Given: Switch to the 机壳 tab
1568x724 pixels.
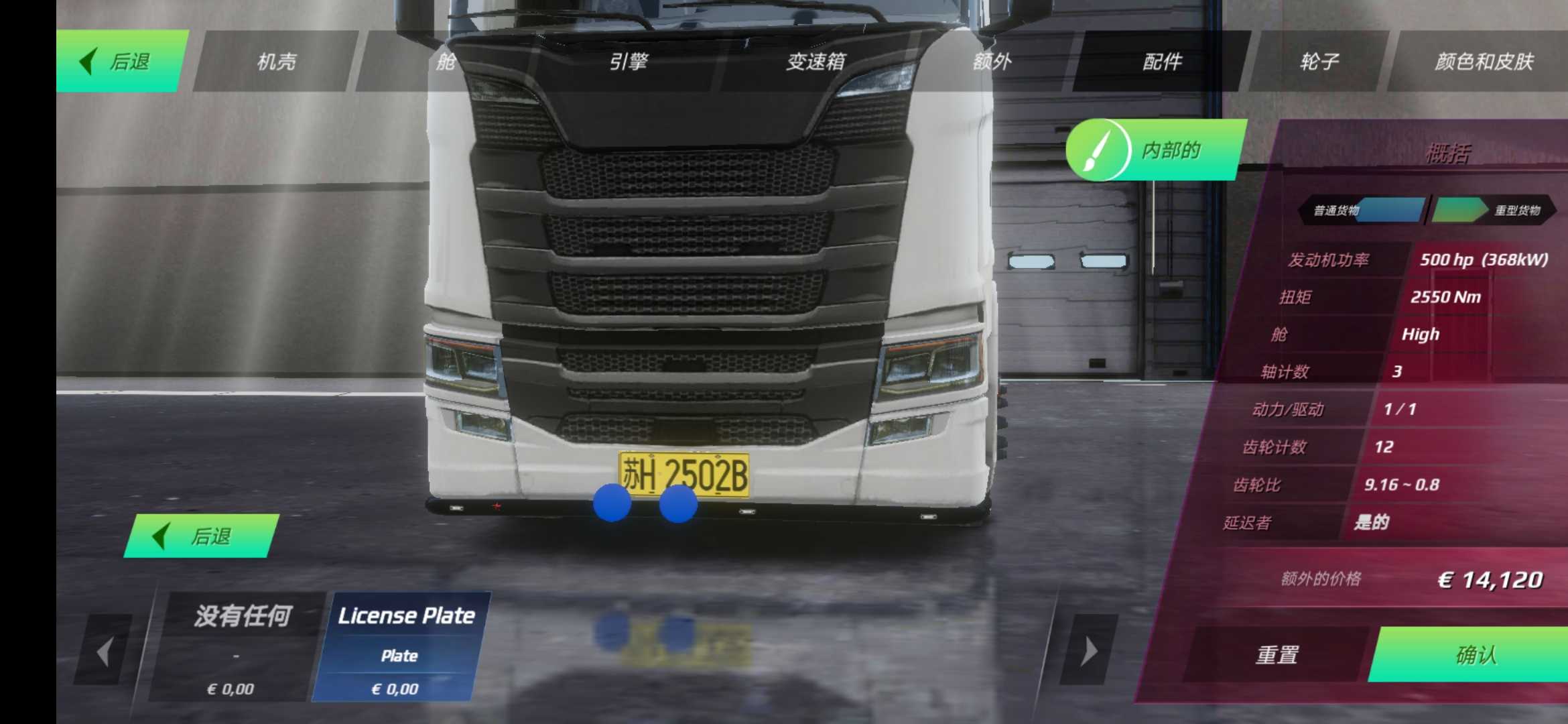Looking at the screenshot, I should pyautogui.click(x=276, y=62).
